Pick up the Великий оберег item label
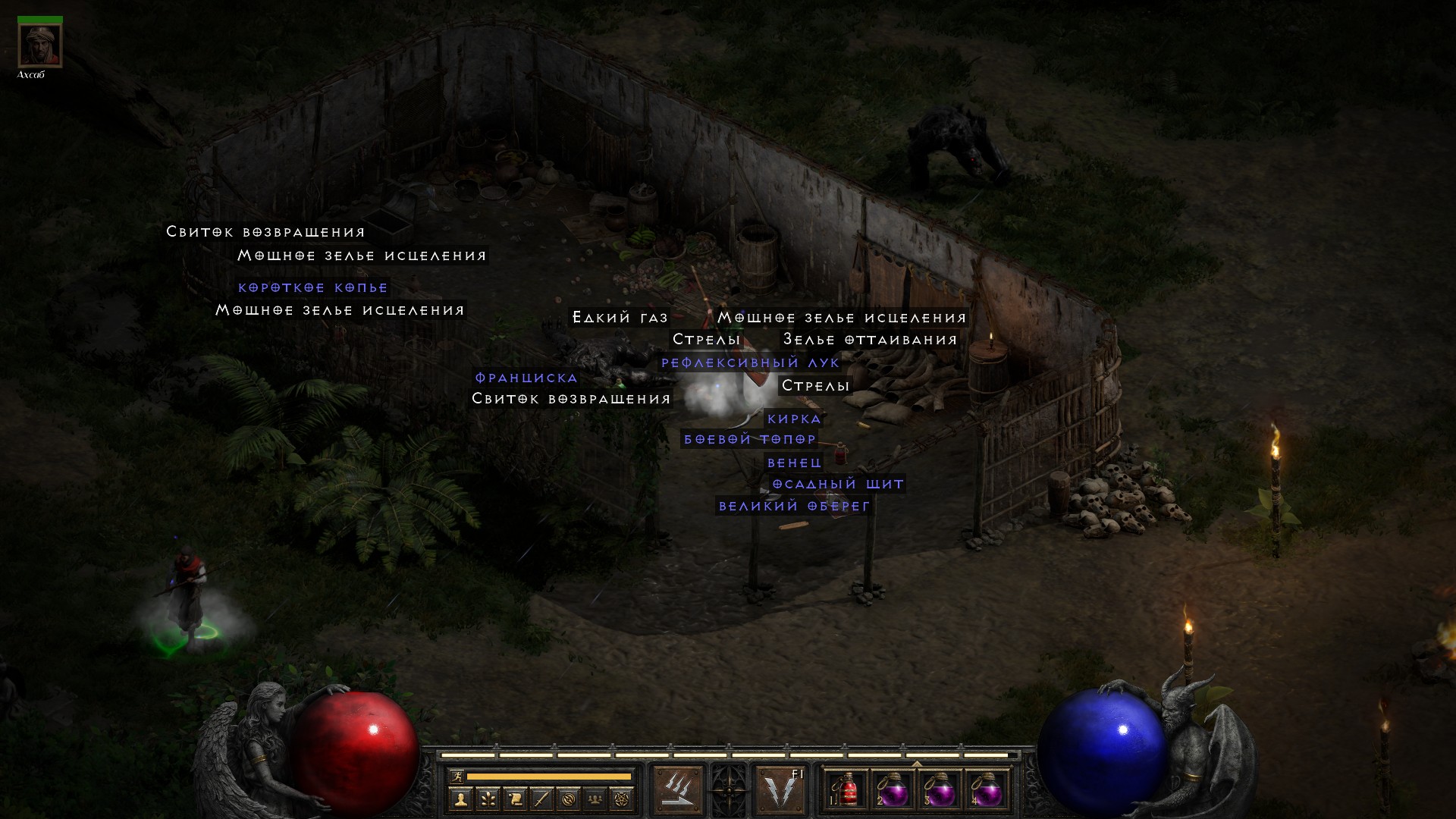This screenshot has width=1456, height=819. click(x=794, y=506)
